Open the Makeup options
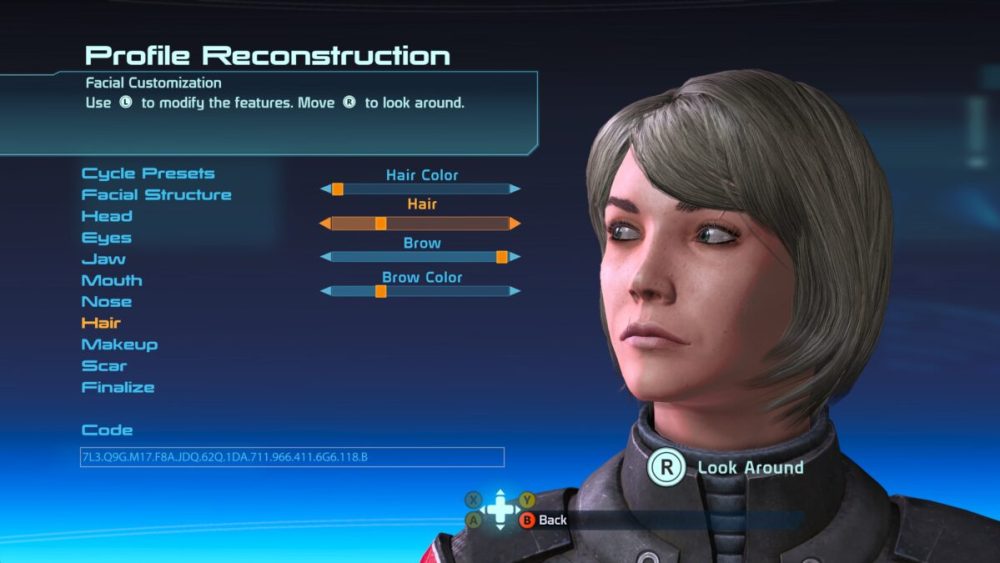 tap(120, 345)
